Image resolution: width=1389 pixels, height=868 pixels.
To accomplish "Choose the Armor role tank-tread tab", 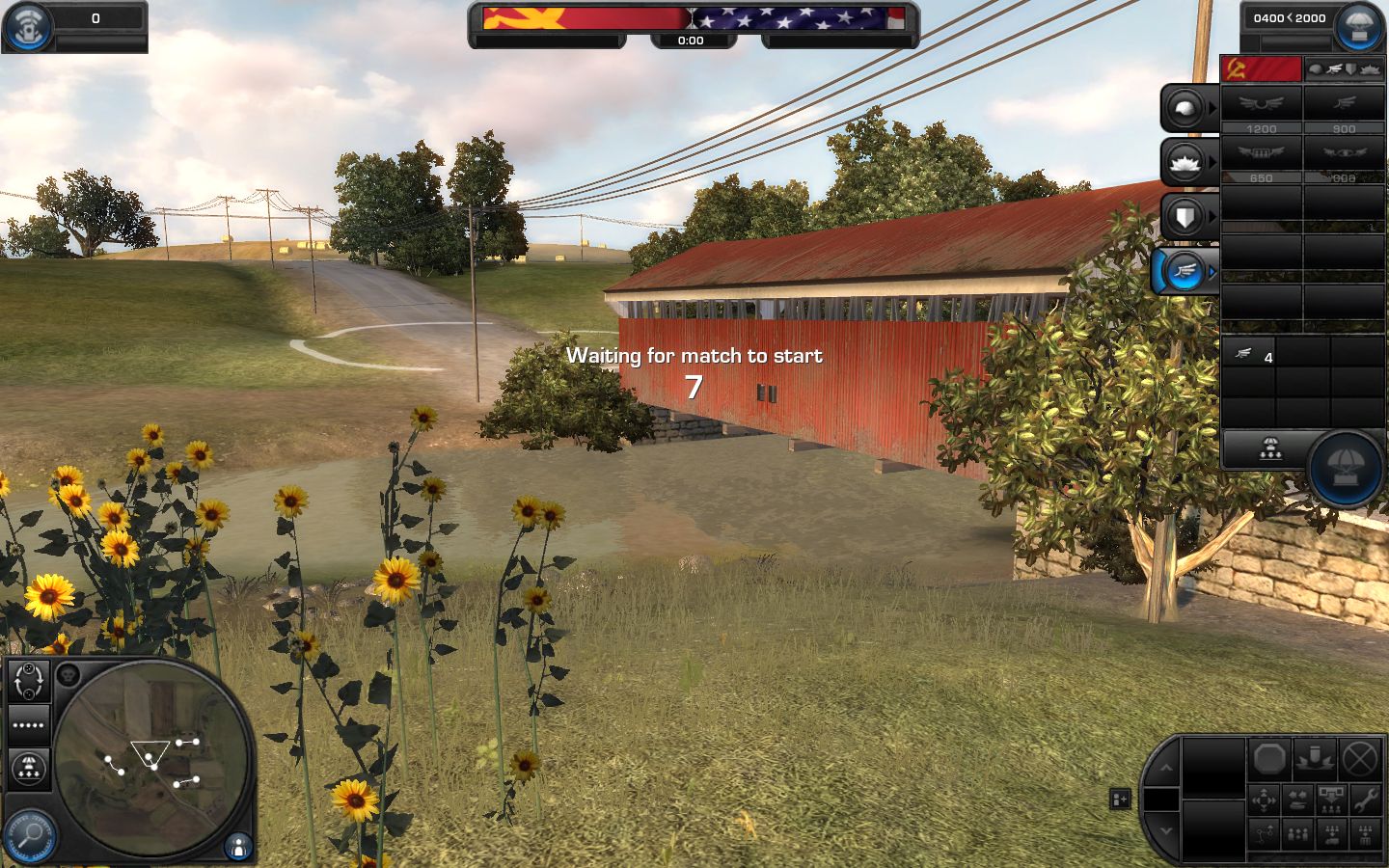I will click(1185, 162).
